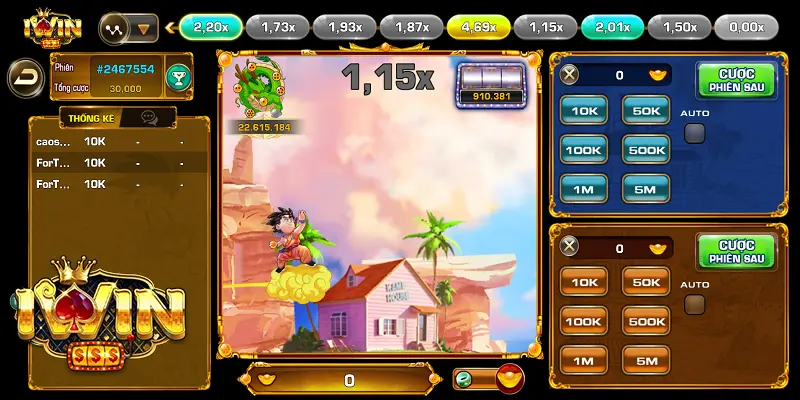The height and width of the screenshot is (400, 800).
Task: Click Cược Phiên Sau in orange panel
Action: click(x=736, y=251)
